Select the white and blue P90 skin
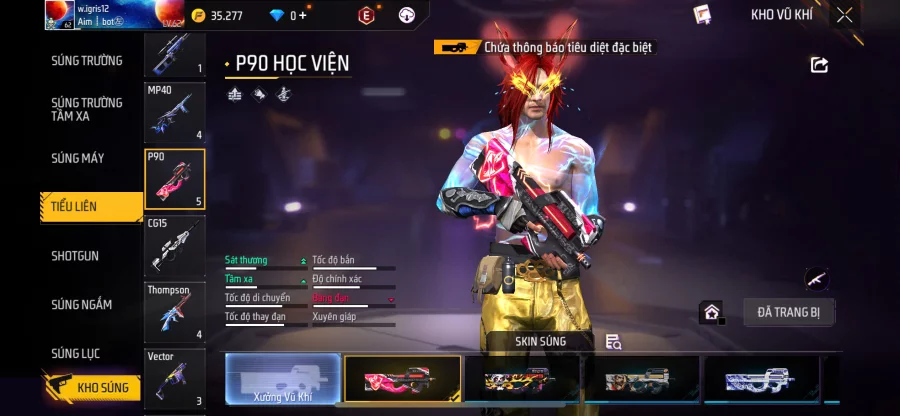The width and height of the screenshot is (900, 416). pyautogui.click(x=763, y=380)
